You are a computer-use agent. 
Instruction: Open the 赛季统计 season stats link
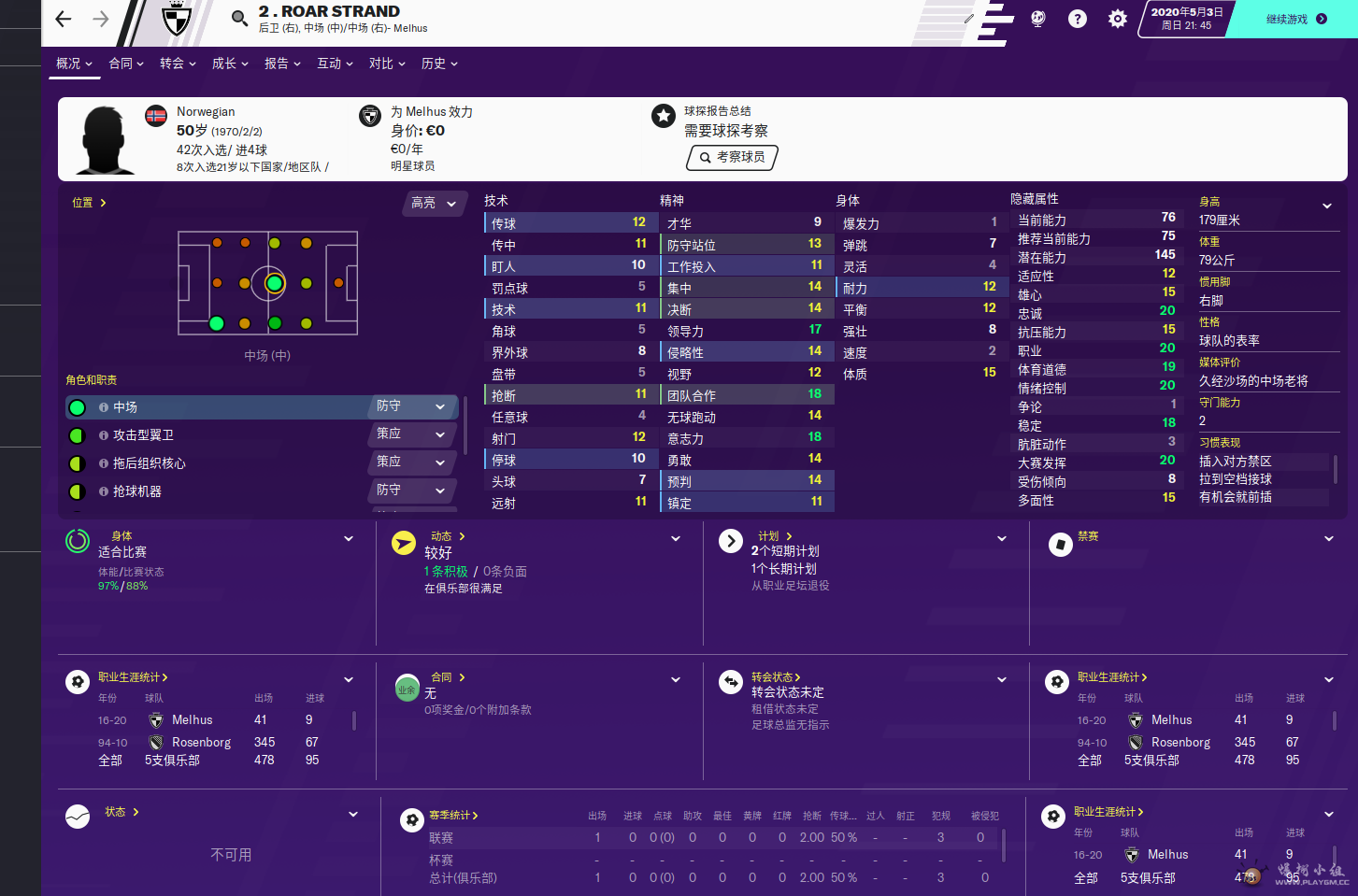(x=453, y=816)
